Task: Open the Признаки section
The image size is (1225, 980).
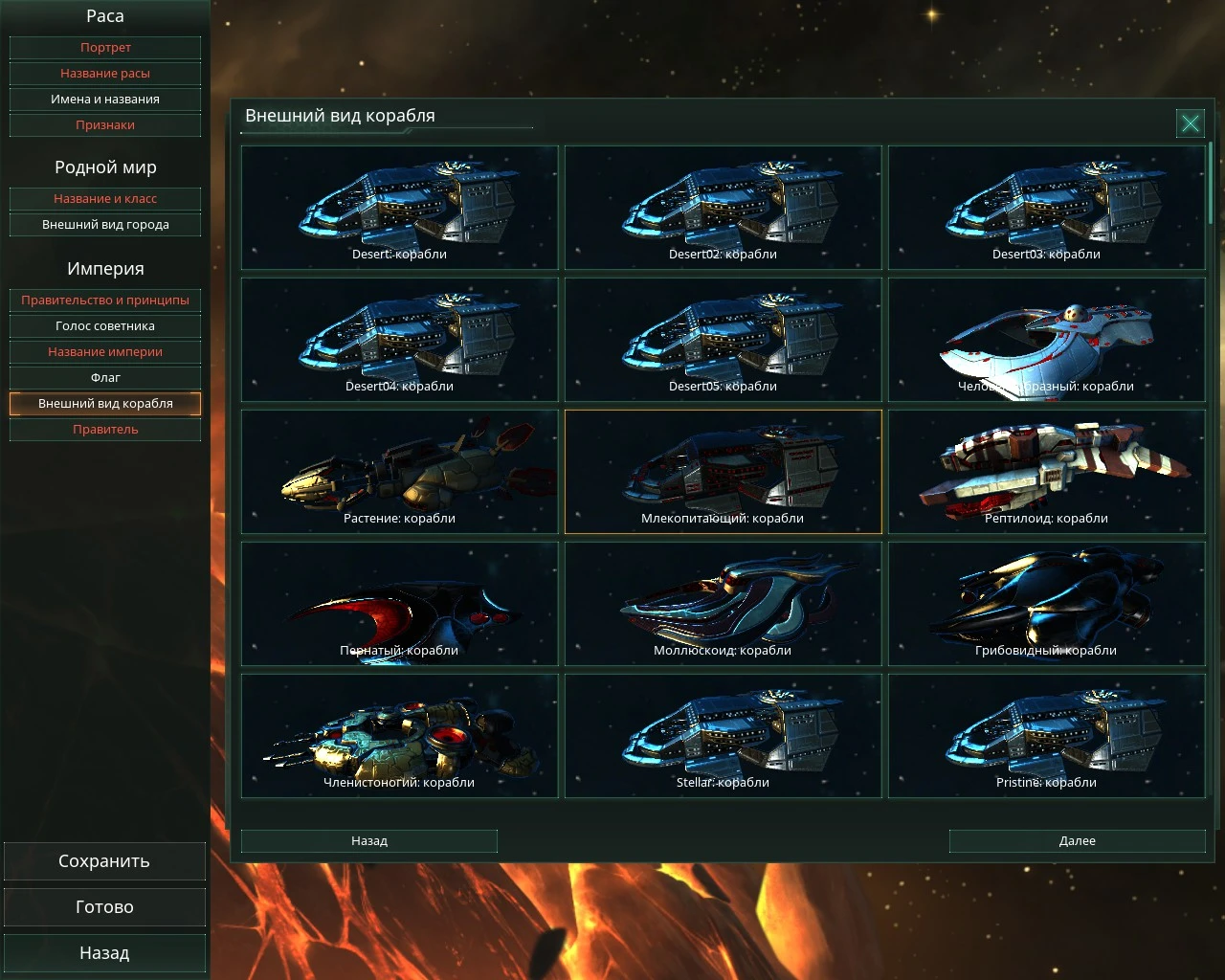Action: [x=105, y=124]
